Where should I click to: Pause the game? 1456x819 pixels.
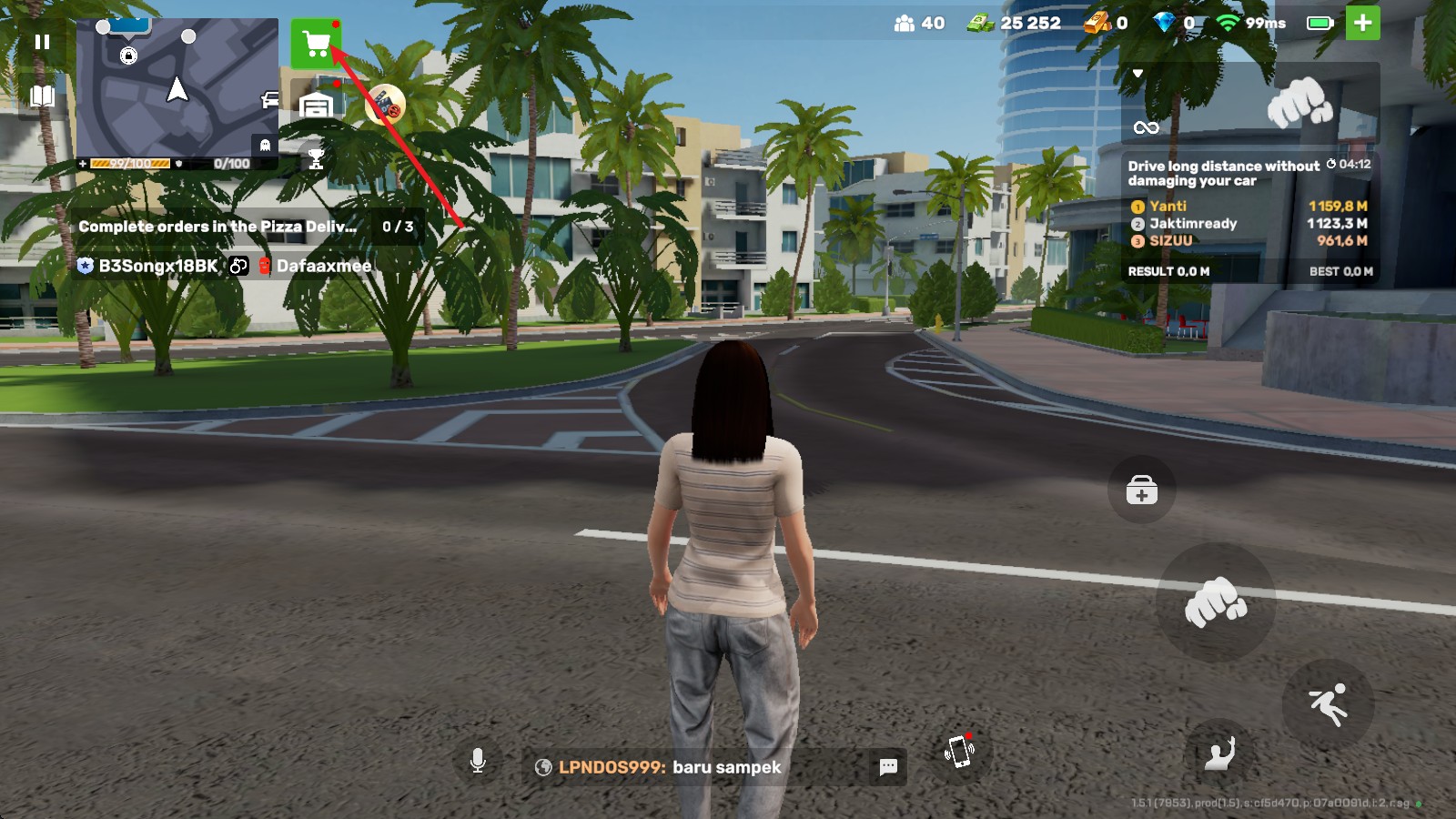tap(42, 42)
